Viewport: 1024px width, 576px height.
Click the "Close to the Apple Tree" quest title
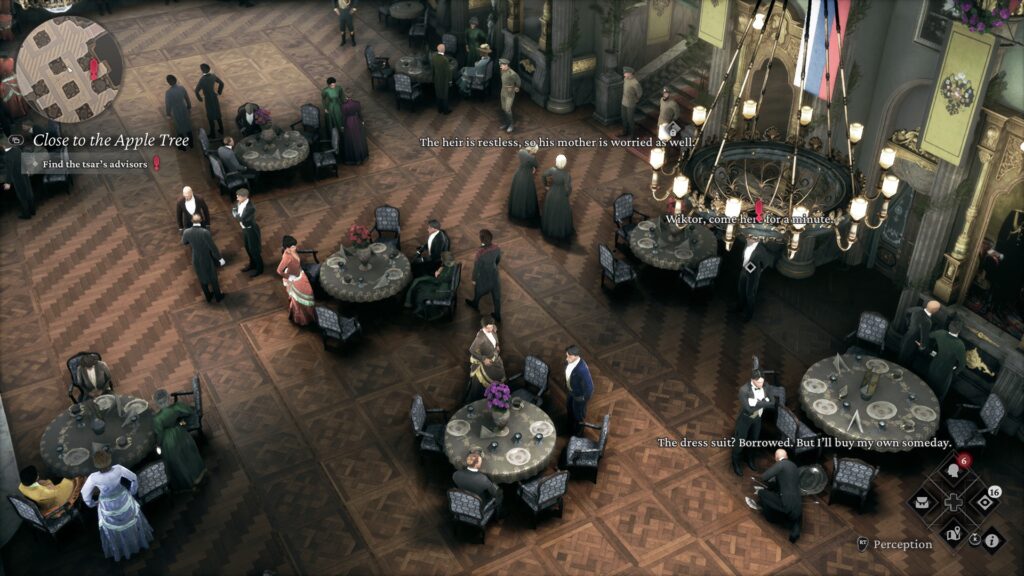click(x=111, y=140)
